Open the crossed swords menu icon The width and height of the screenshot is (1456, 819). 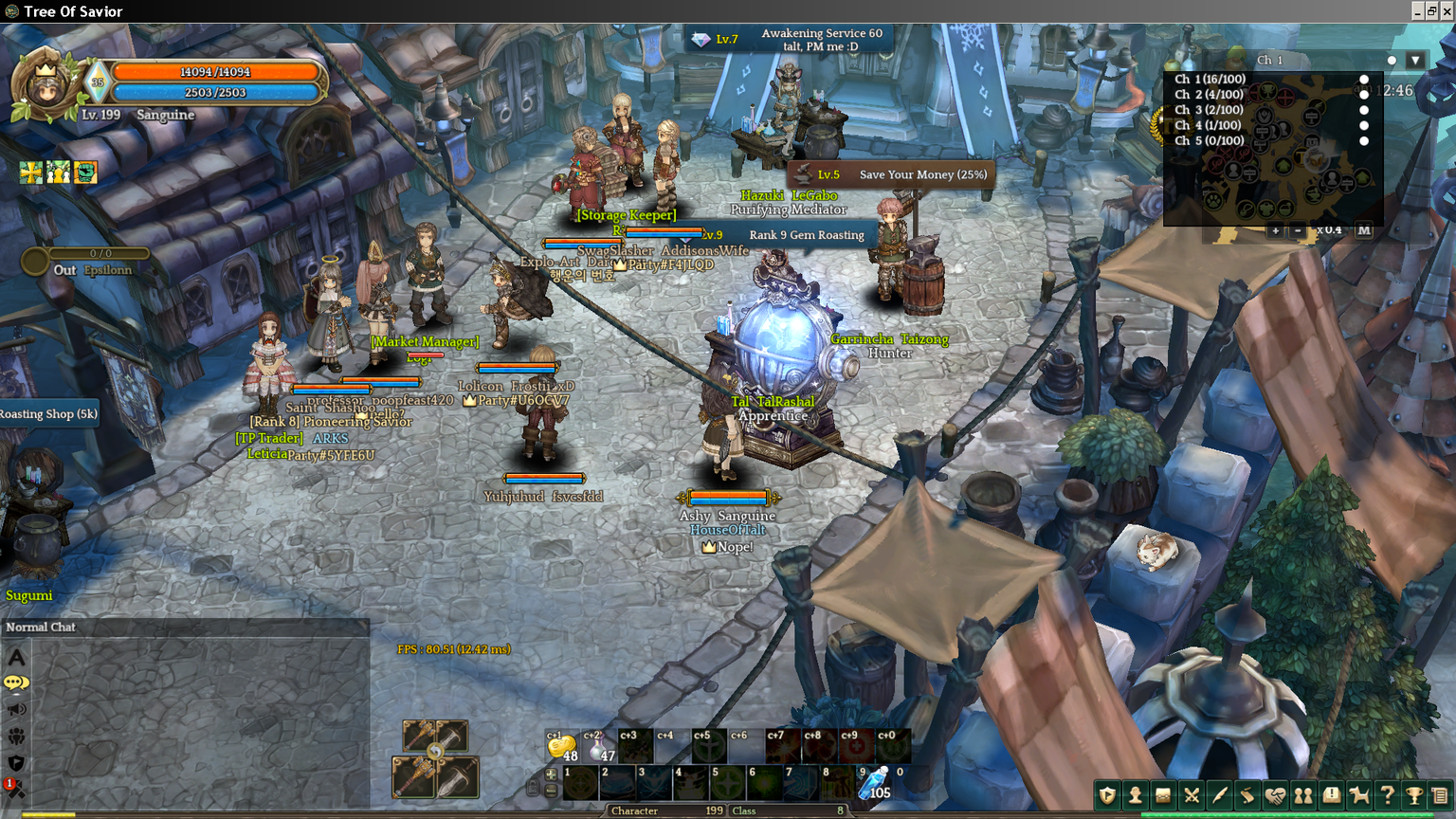pyautogui.click(x=1192, y=795)
